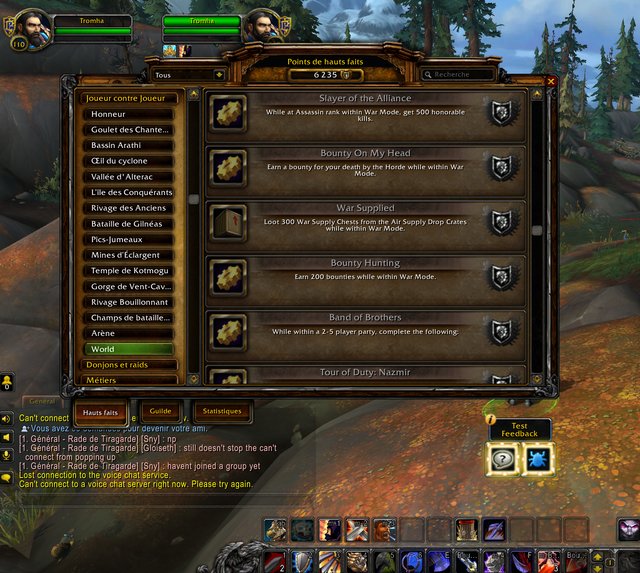Open the Tous filter dropdown
This screenshot has height=573, width=640.
tap(187, 74)
